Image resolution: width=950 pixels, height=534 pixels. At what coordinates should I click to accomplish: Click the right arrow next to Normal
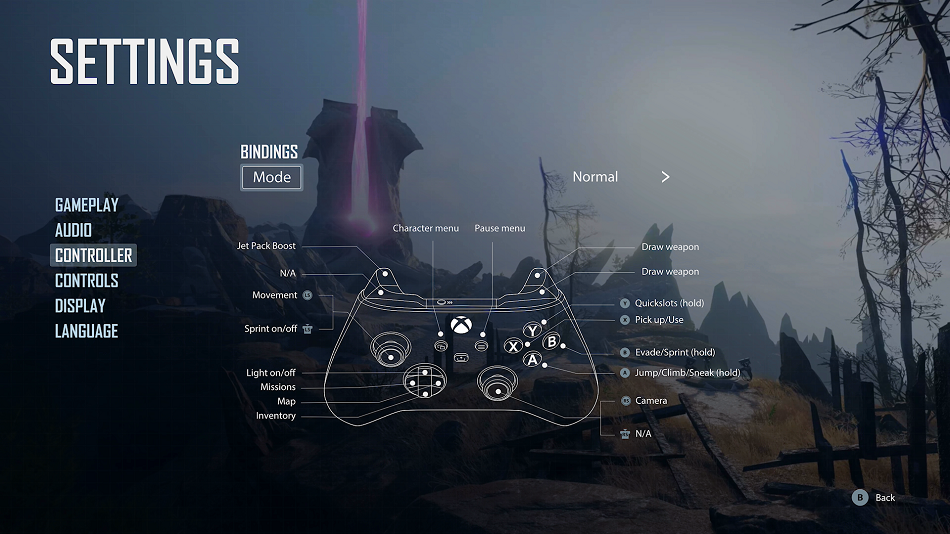665,177
